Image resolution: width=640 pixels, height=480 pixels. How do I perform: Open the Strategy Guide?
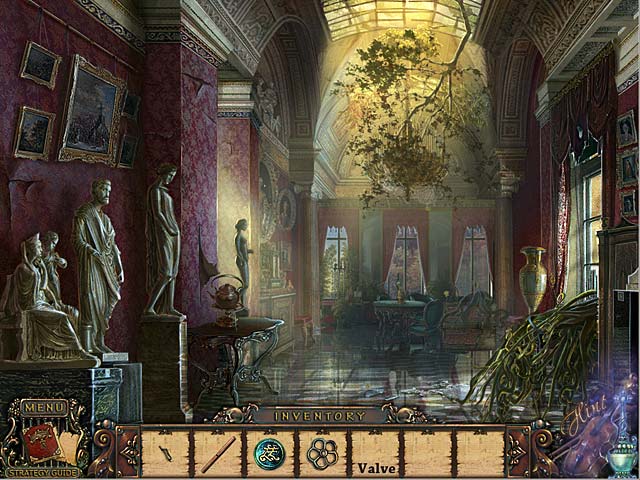click(43, 472)
